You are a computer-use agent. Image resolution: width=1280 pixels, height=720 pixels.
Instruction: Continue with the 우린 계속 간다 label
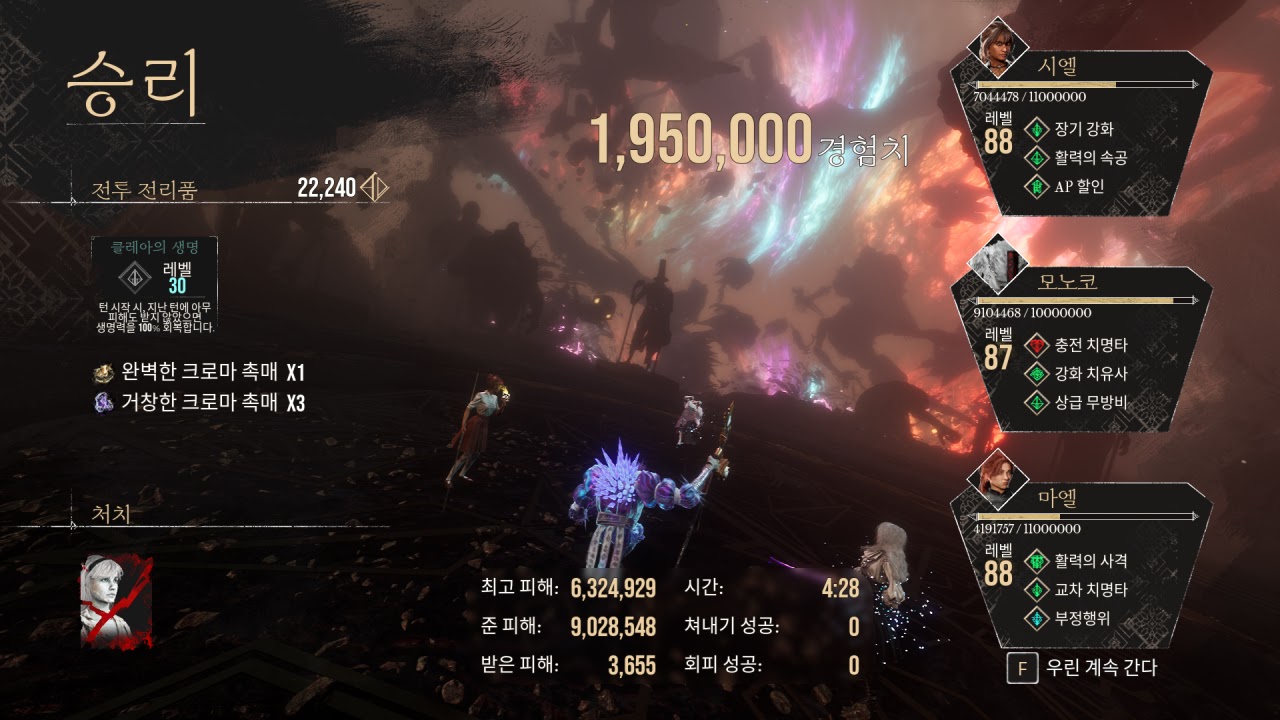(x=1100, y=668)
